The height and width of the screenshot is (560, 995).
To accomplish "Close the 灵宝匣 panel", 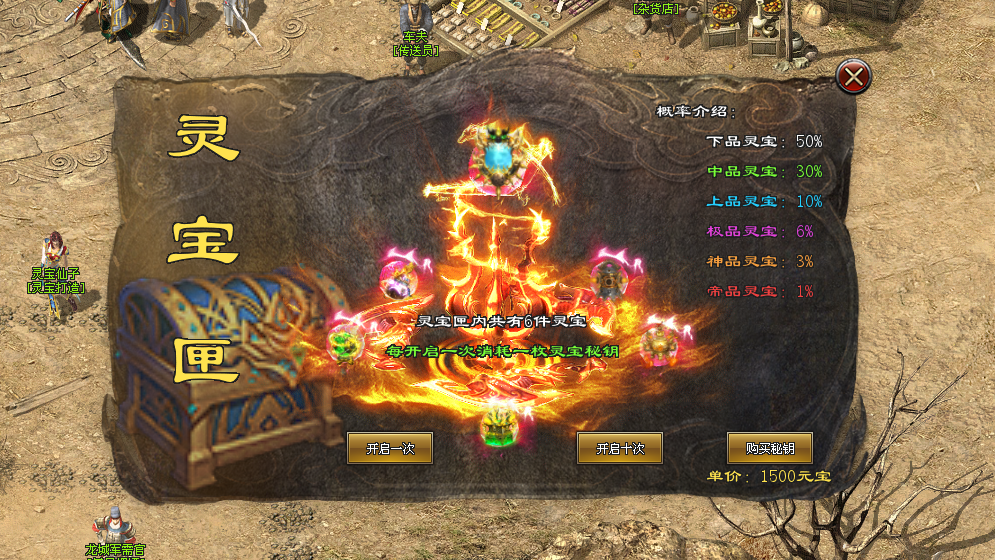I will [853, 76].
